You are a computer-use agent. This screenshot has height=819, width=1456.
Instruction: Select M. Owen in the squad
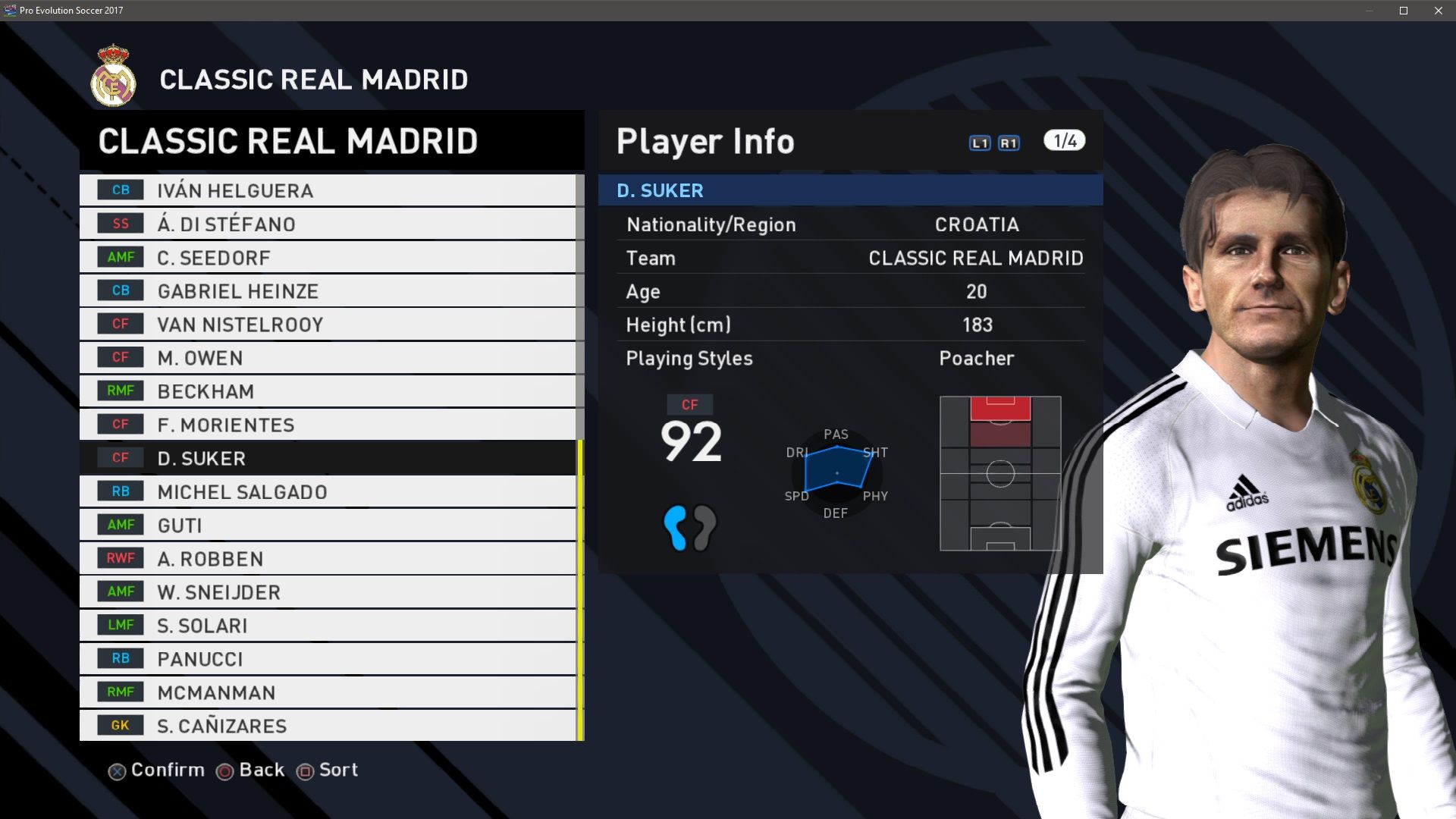327,357
